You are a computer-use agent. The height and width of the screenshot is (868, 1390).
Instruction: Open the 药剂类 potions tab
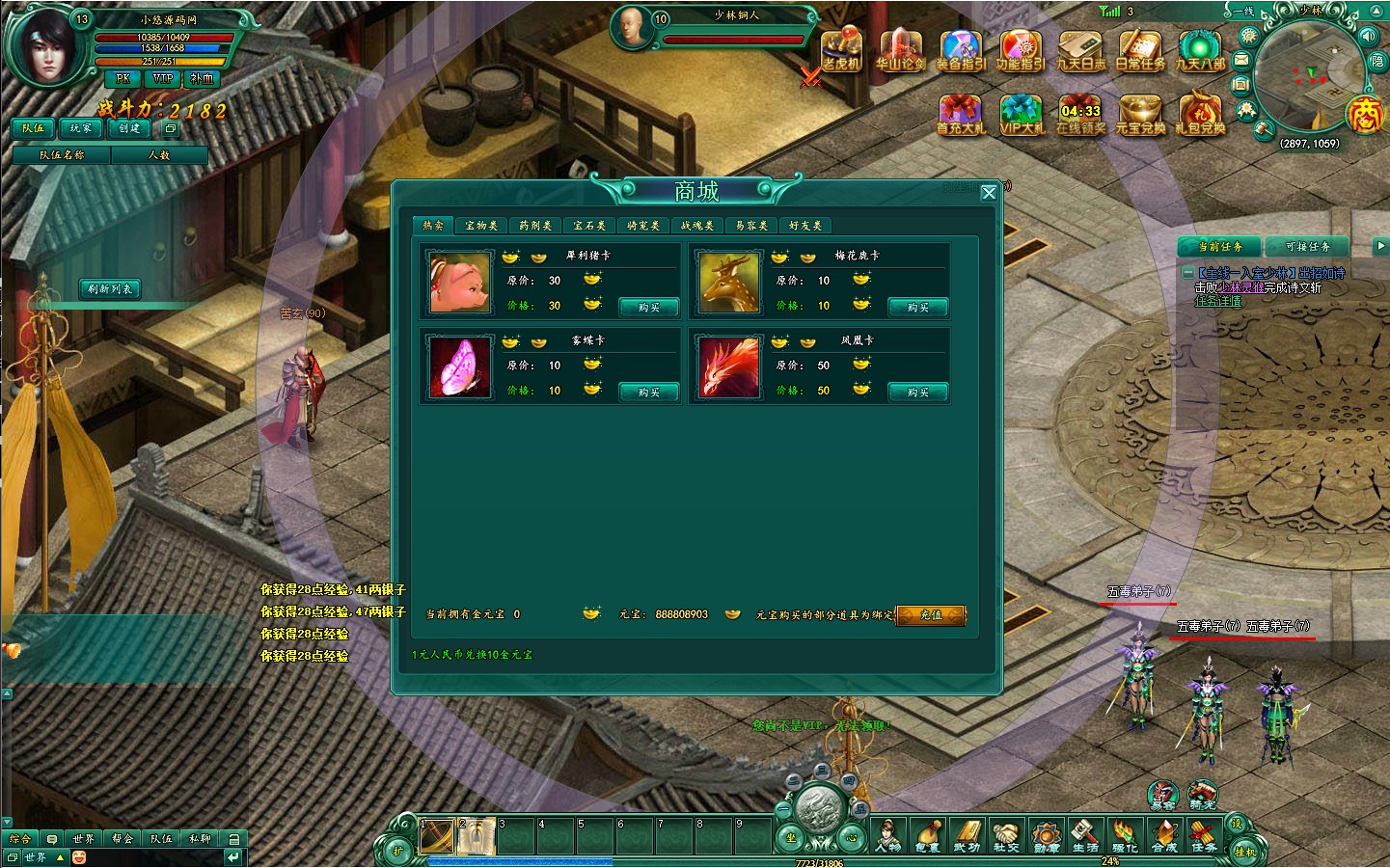pyautogui.click(x=535, y=226)
